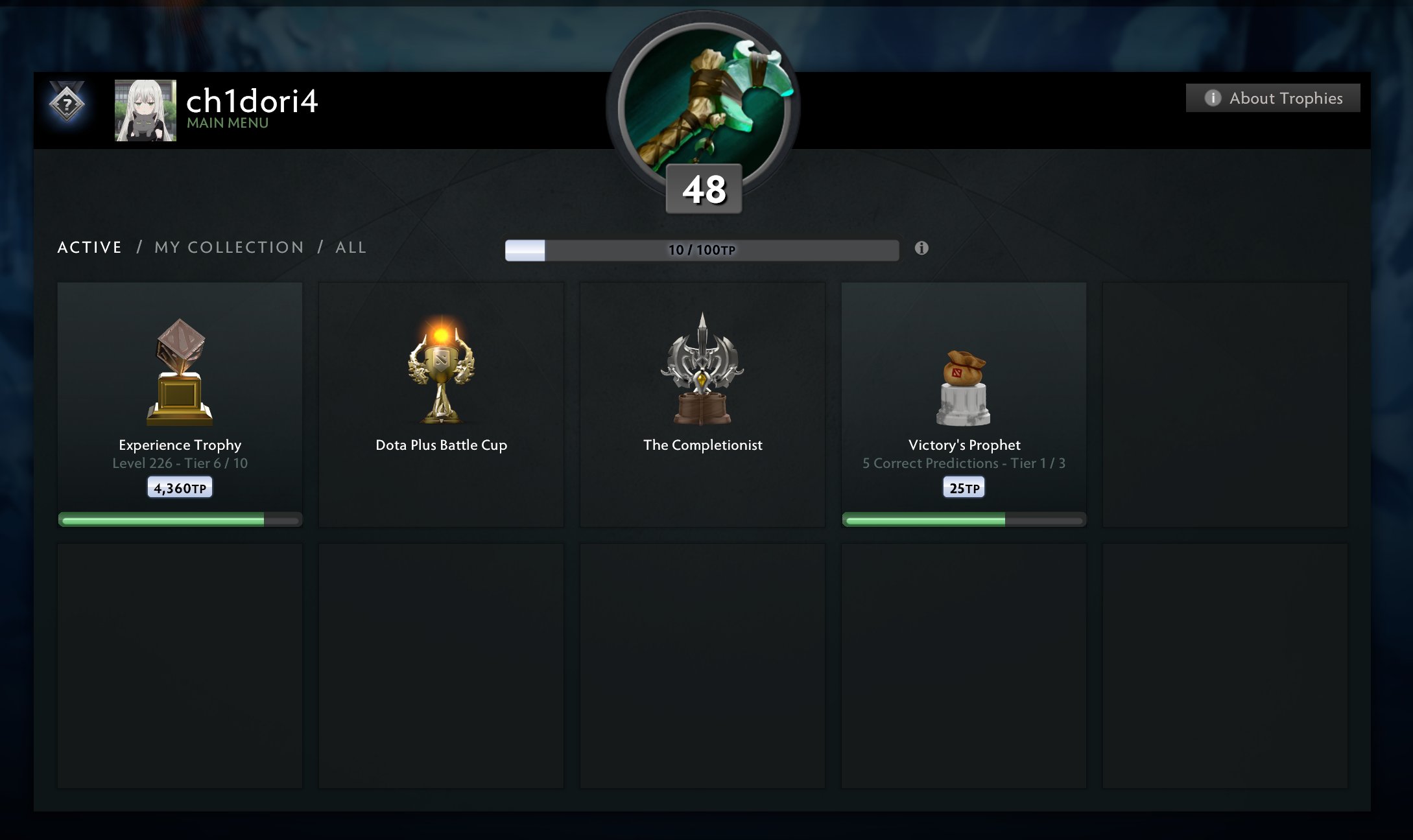The image size is (1413, 840).
Task: Click the ch1dori4 profile avatar
Action: pyautogui.click(x=145, y=110)
